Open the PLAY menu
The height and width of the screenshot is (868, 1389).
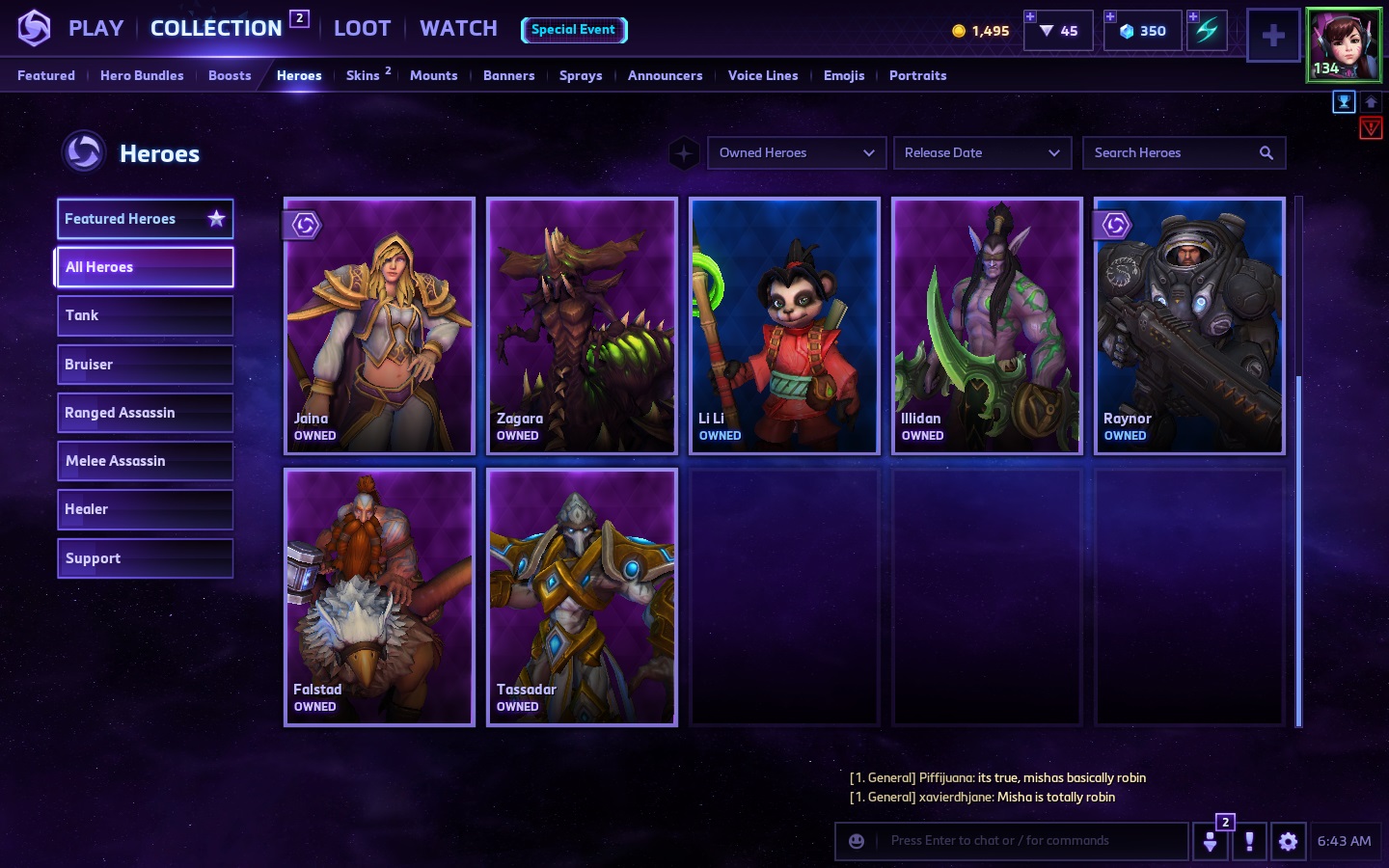95,29
